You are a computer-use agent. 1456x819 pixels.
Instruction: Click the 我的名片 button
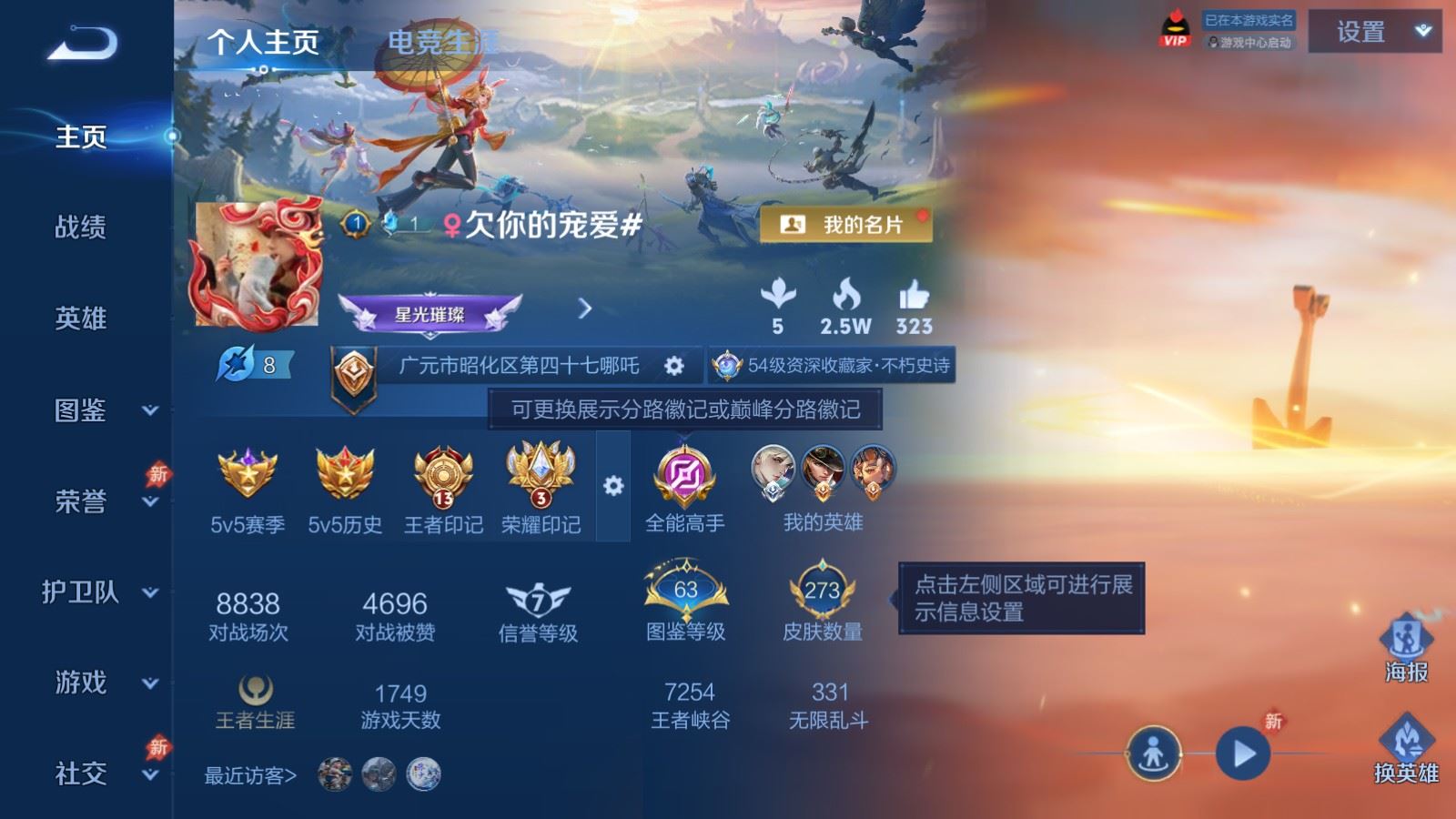point(848,224)
